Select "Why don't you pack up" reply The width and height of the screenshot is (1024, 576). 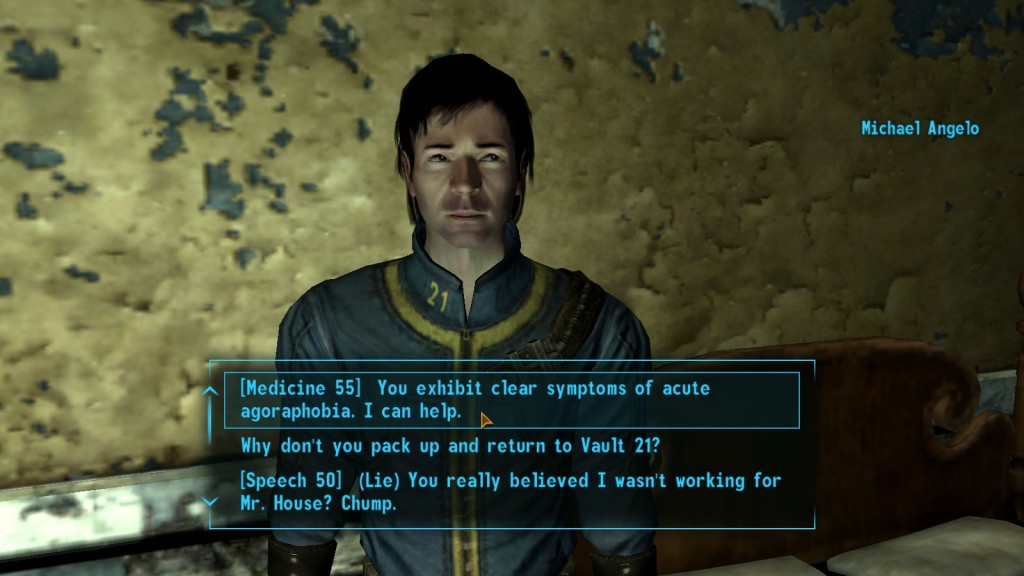[450, 445]
